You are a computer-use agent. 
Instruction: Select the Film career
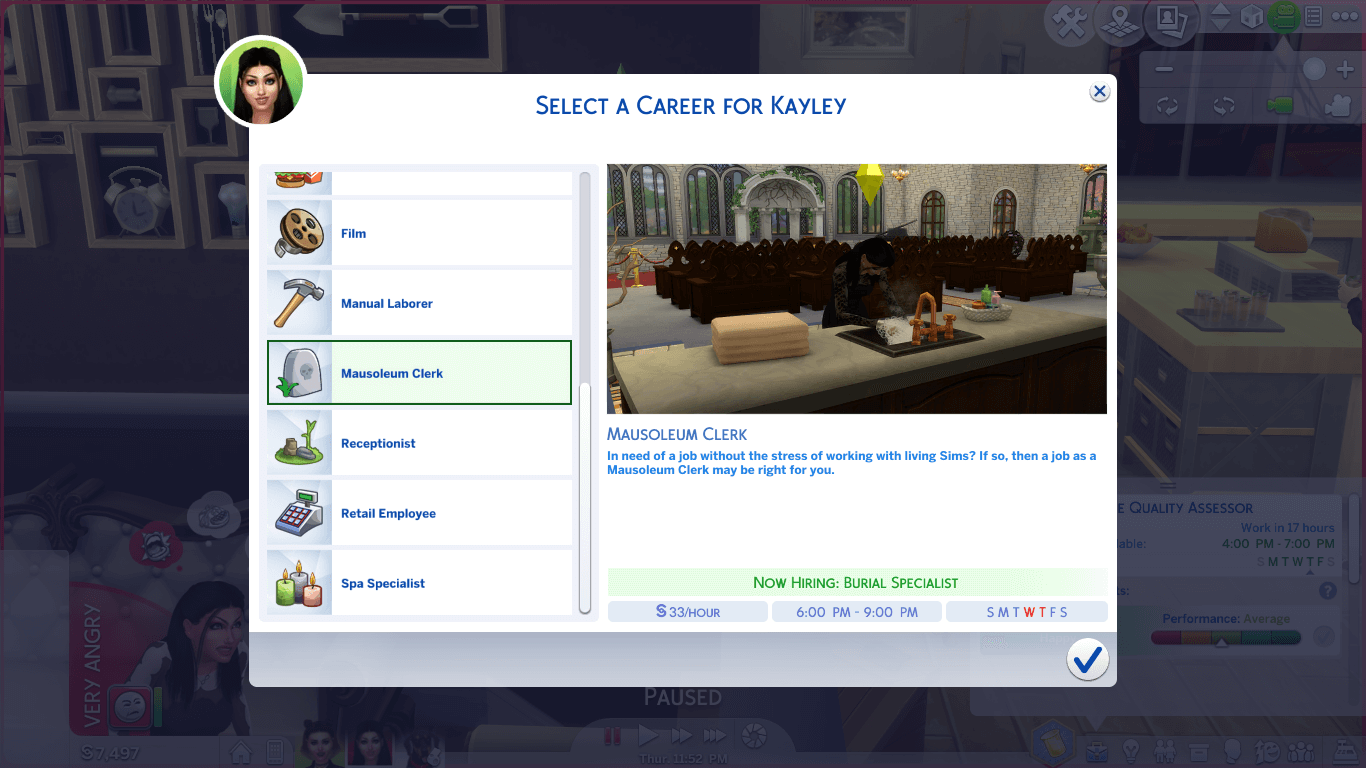pos(419,232)
